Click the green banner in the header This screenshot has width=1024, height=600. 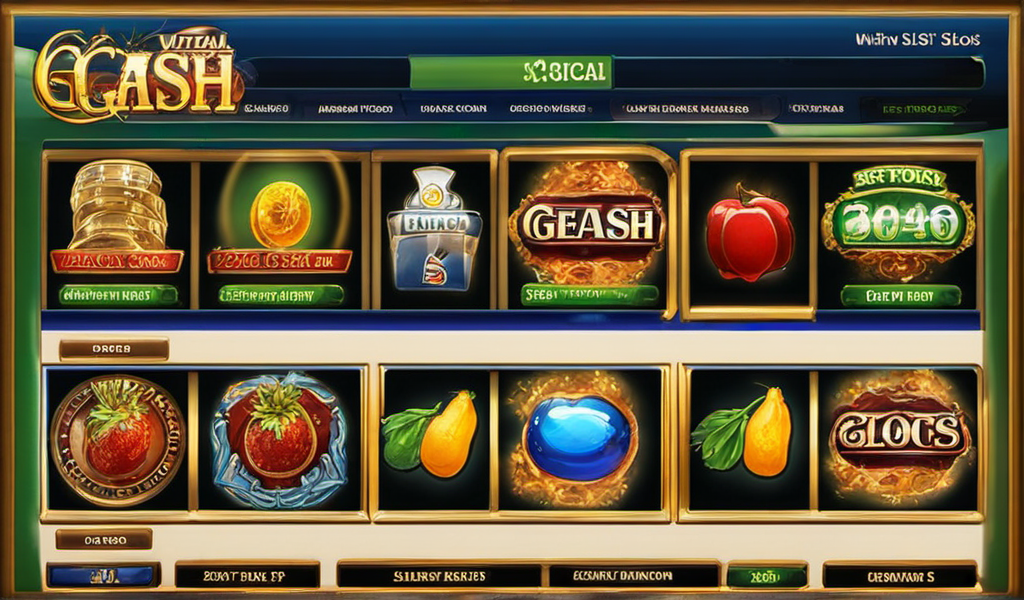510,73
